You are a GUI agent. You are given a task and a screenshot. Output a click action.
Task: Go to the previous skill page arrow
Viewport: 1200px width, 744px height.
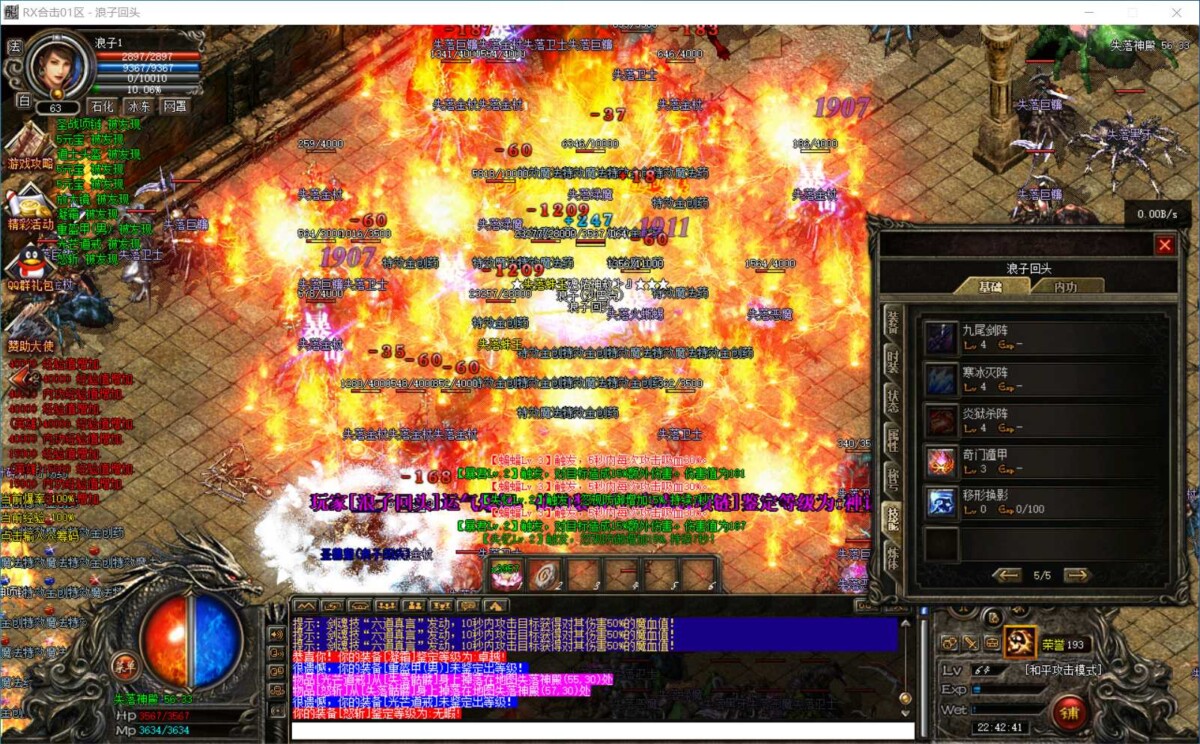(x=1007, y=575)
